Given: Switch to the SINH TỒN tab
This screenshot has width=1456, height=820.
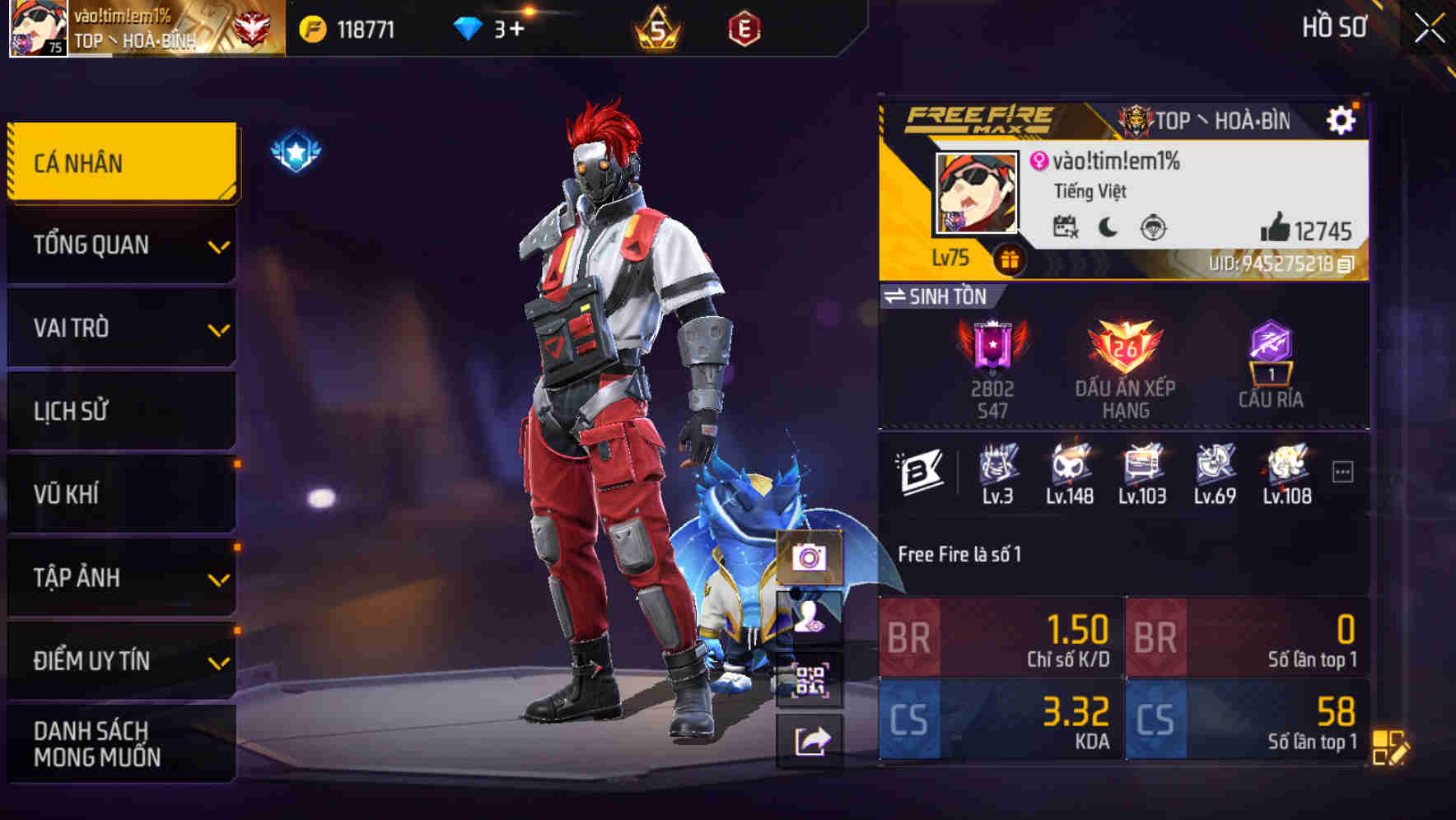Looking at the screenshot, I should tap(941, 296).
